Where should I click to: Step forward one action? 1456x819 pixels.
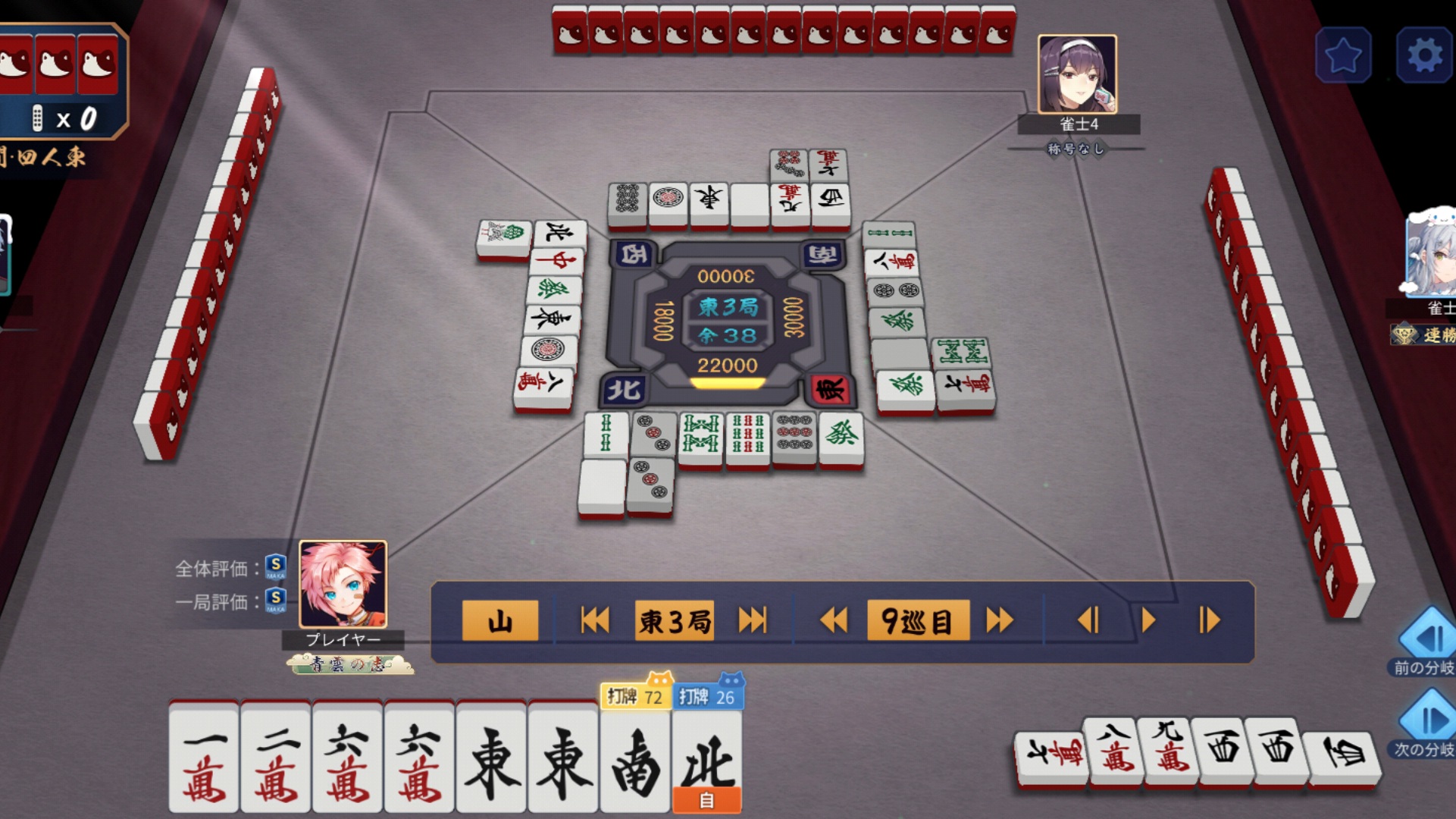pos(1209,621)
